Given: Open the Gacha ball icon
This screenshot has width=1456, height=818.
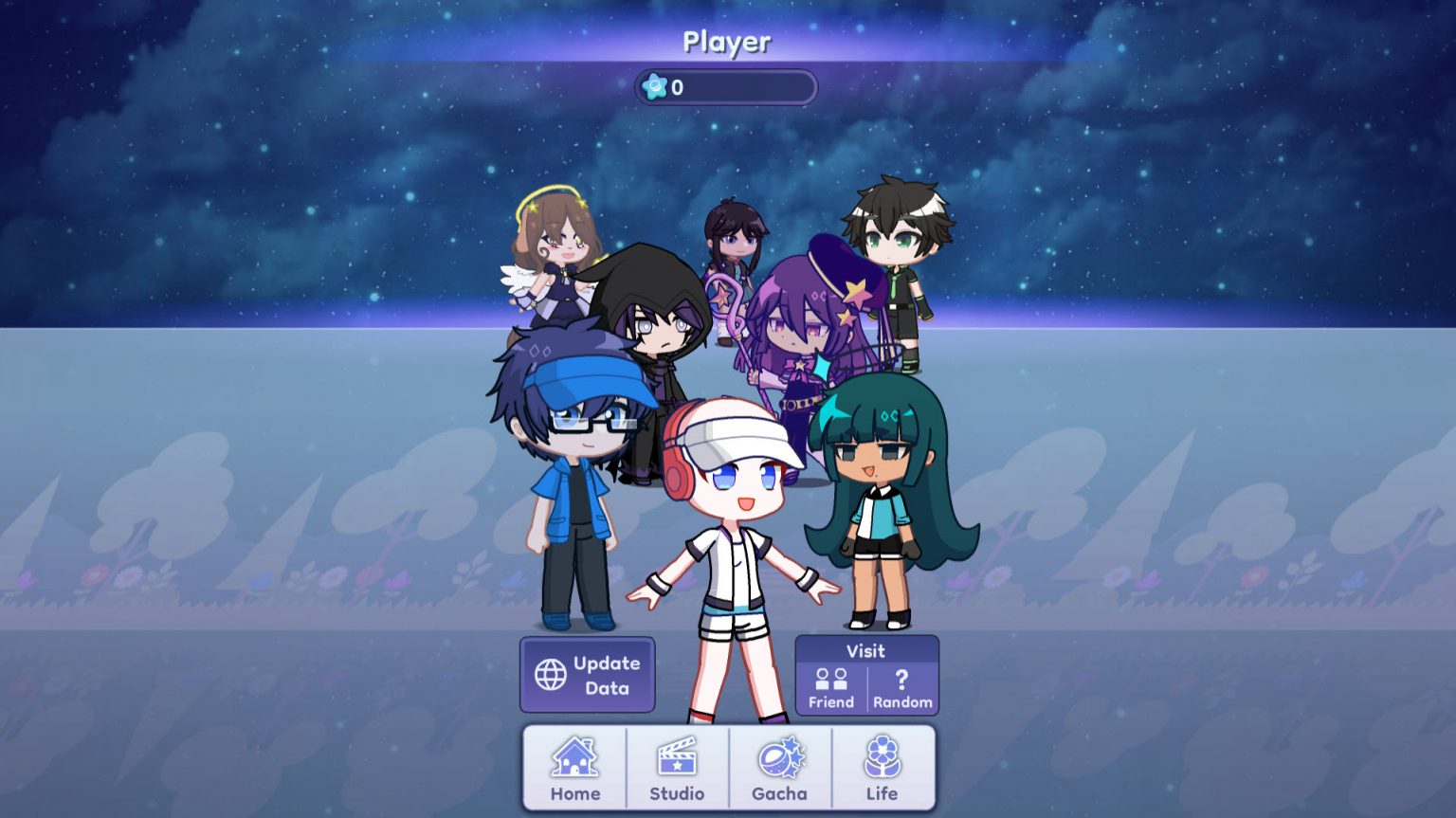Looking at the screenshot, I should pos(779,758).
